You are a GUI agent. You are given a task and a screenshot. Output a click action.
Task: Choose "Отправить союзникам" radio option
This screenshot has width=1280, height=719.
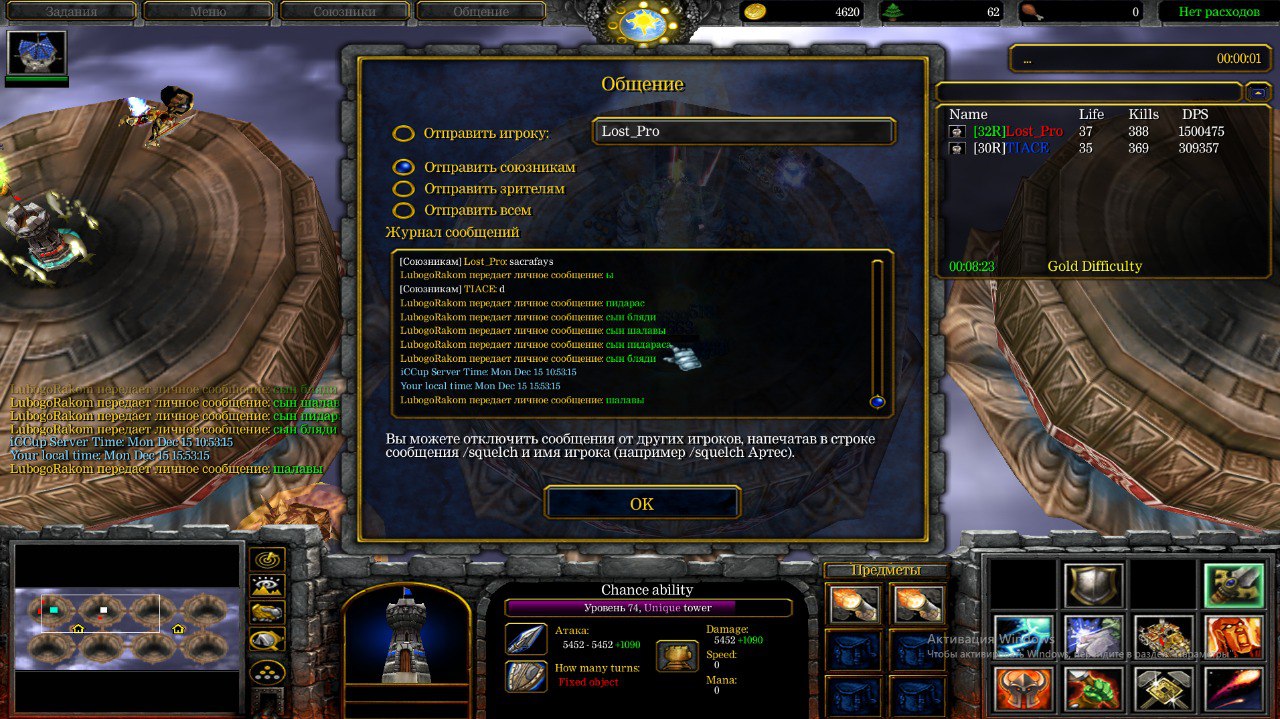(x=403, y=167)
